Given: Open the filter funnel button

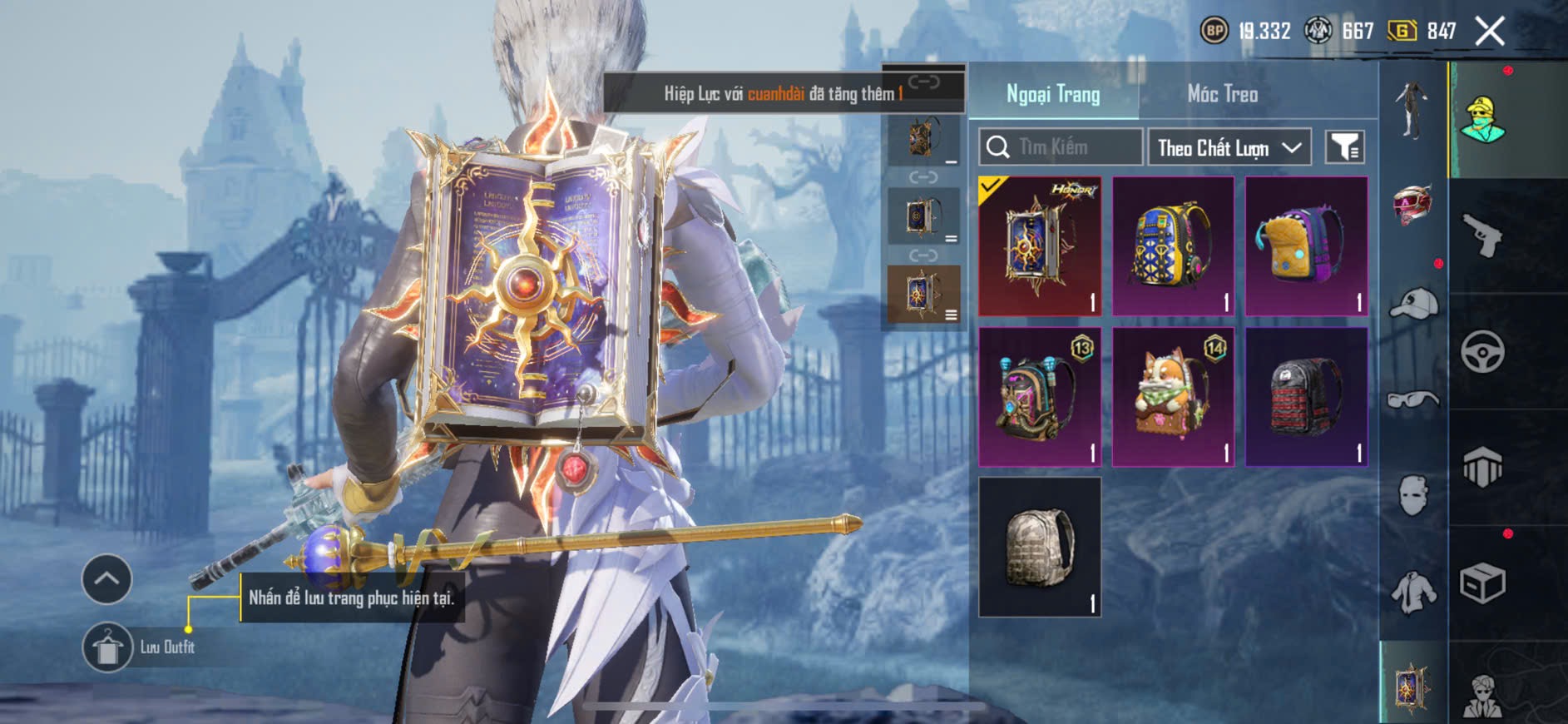Looking at the screenshot, I should coord(1344,147).
